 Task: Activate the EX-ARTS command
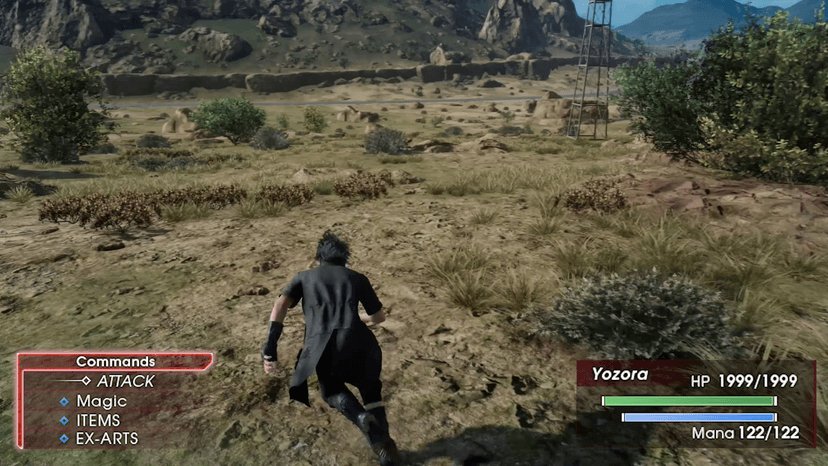click(x=107, y=438)
